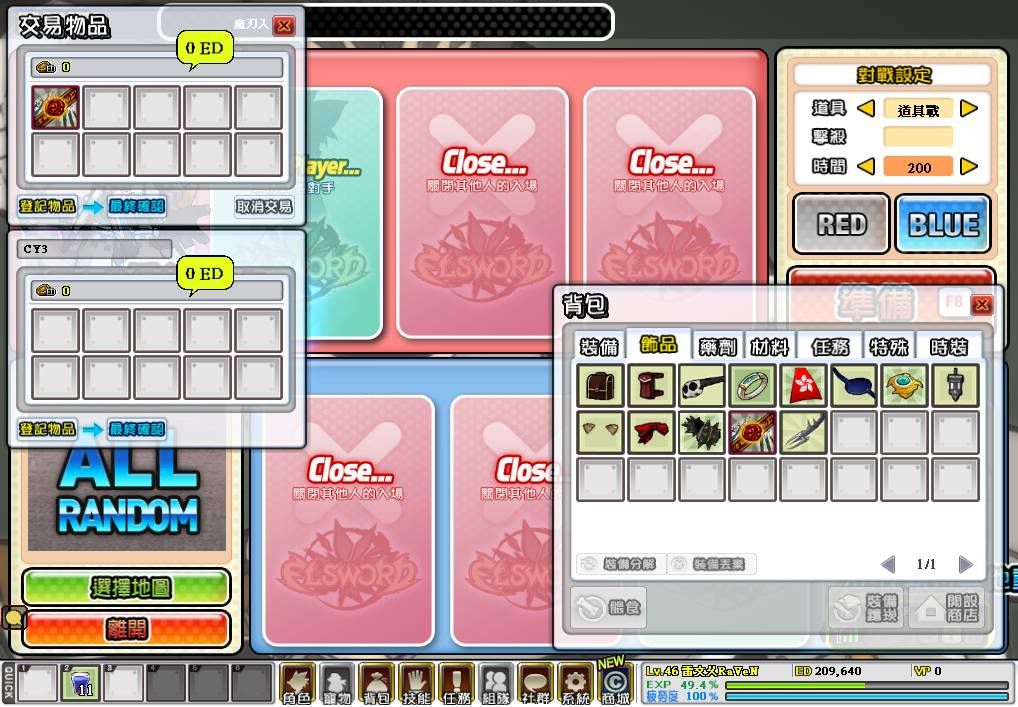Pick the red scarf in the inventory
Image resolution: width=1018 pixels, height=707 pixels.
click(651, 432)
